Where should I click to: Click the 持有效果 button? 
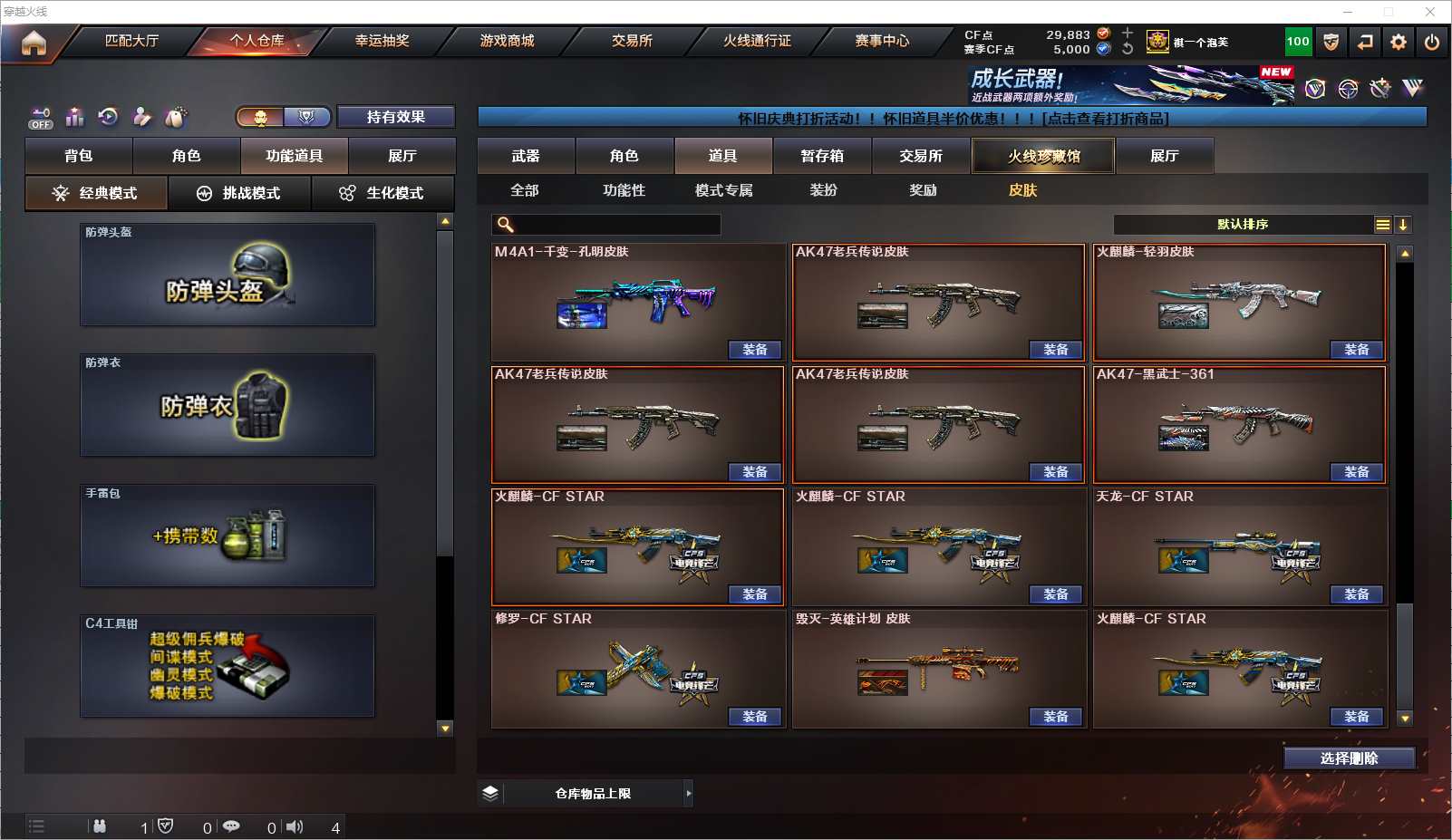[x=395, y=117]
